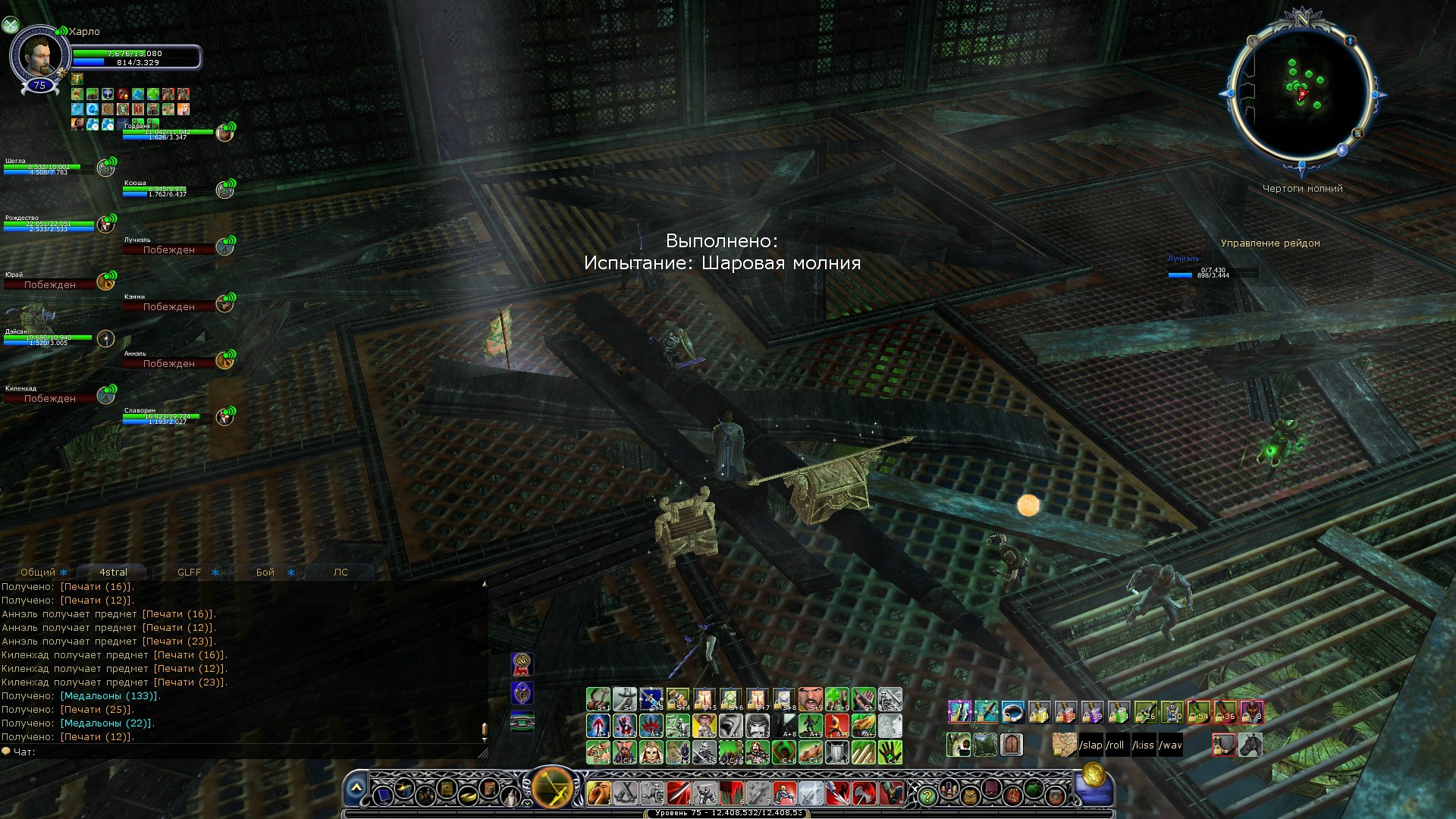Use the /slap emote quickslot
Viewport: 1456px width, 819px height.
[1090, 745]
